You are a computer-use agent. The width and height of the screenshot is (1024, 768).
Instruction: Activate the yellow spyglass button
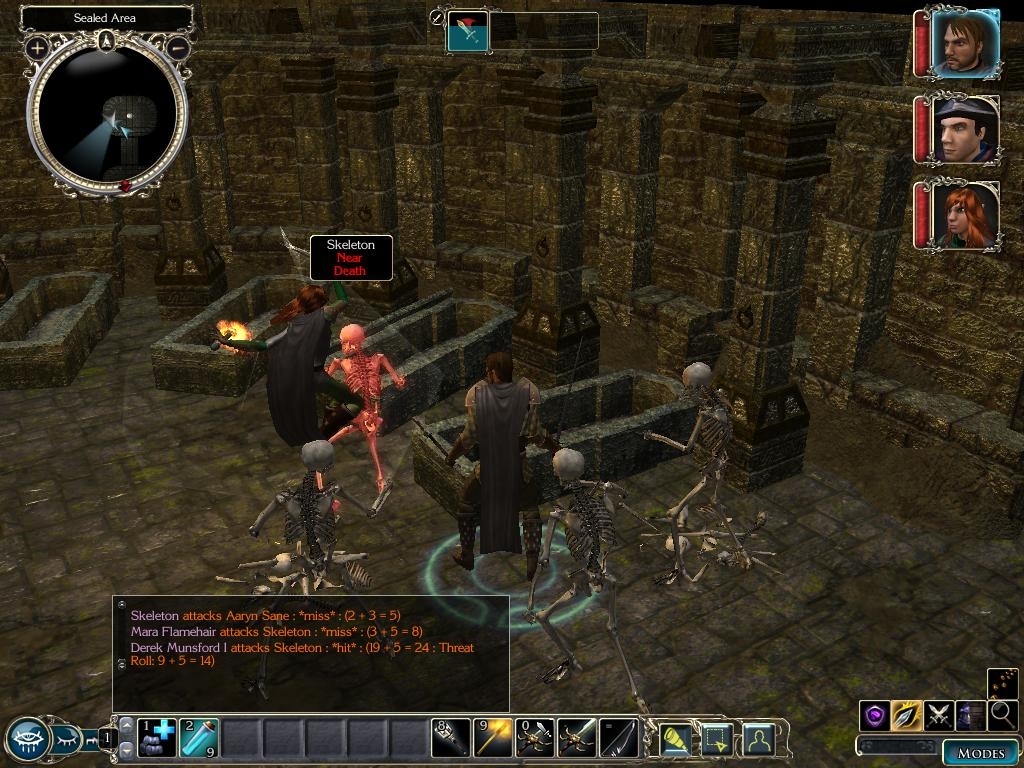tap(677, 739)
